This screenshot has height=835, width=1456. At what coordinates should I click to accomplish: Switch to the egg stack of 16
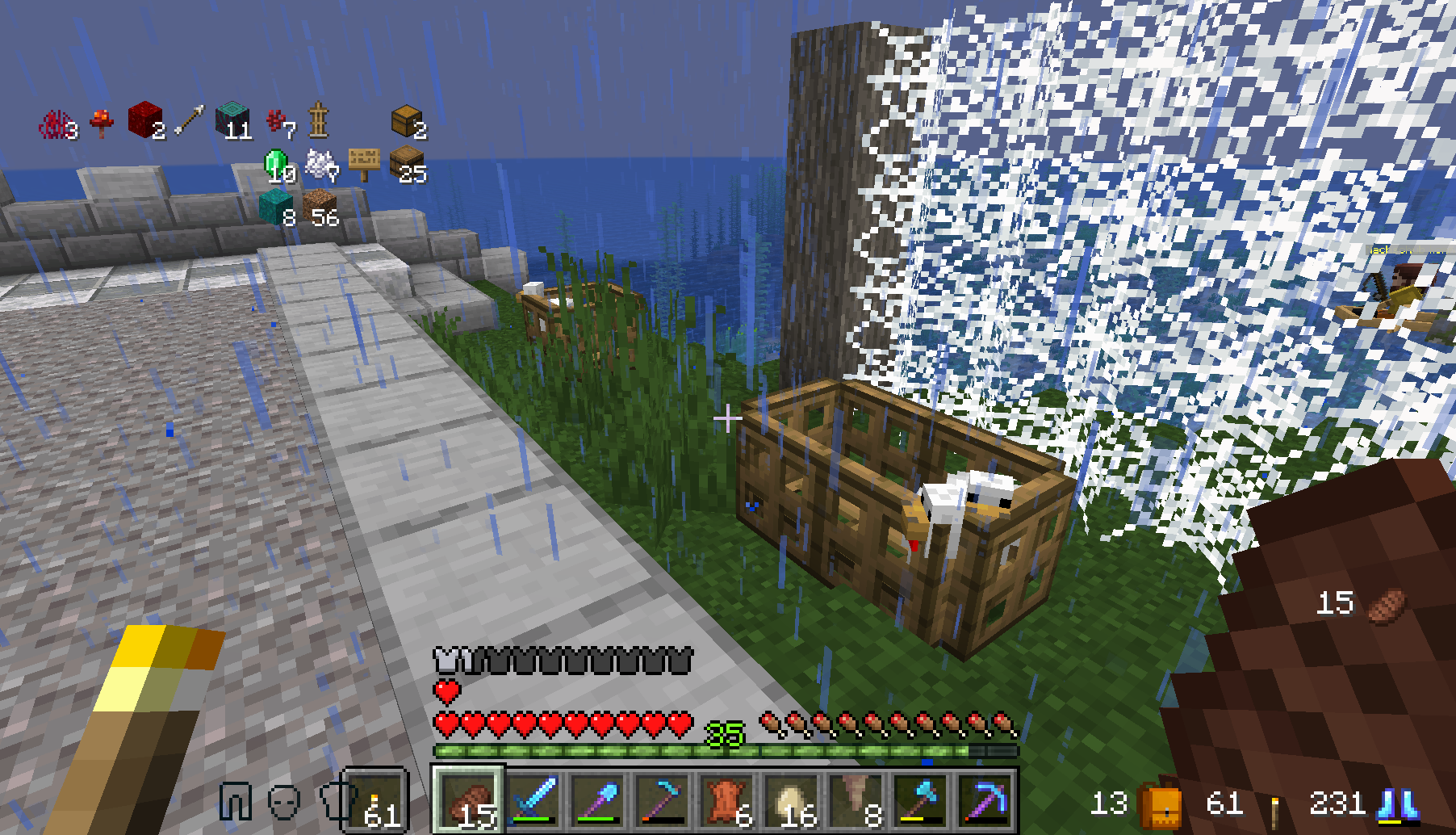tap(792, 801)
